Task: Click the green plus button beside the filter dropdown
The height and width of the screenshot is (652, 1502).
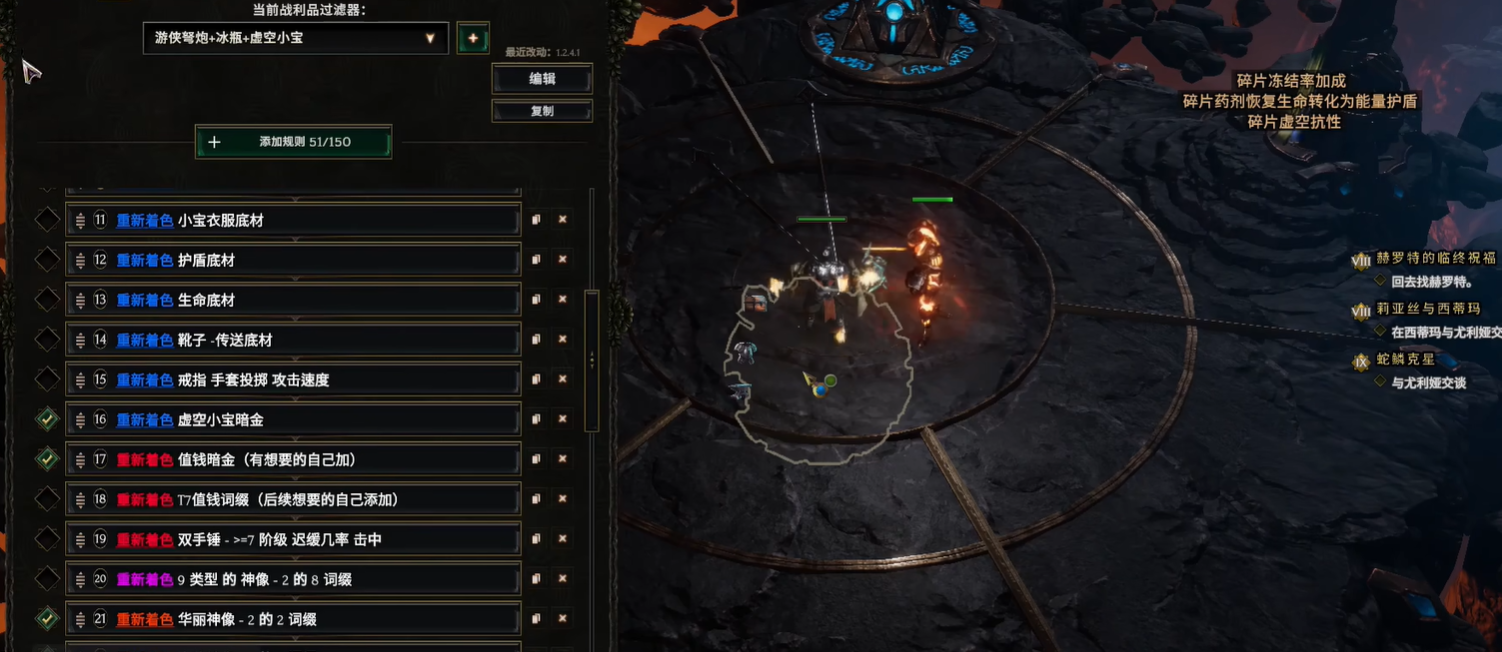Action: pos(473,38)
